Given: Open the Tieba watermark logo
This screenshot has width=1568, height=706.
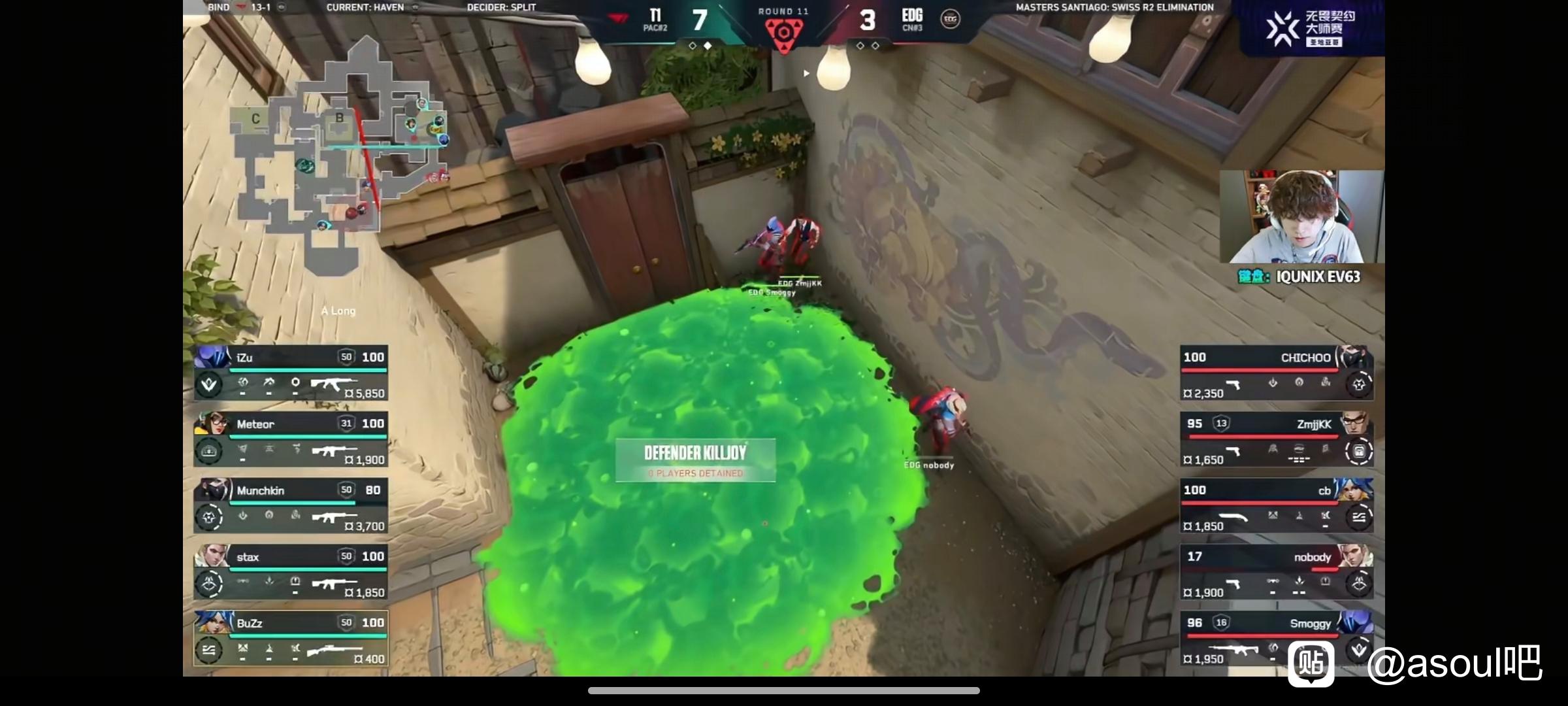Looking at the screenshot, I should [x=1311, y=664].
